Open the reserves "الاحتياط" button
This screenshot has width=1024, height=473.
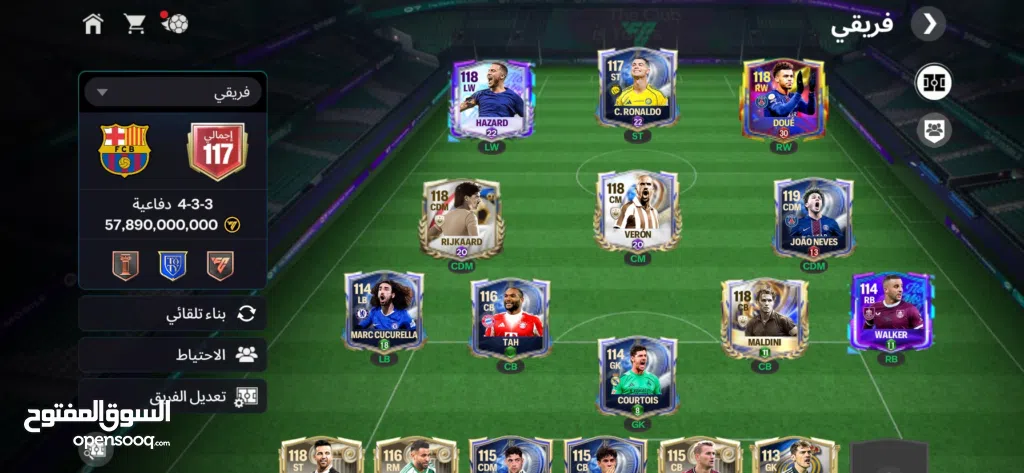coord(173,354)
